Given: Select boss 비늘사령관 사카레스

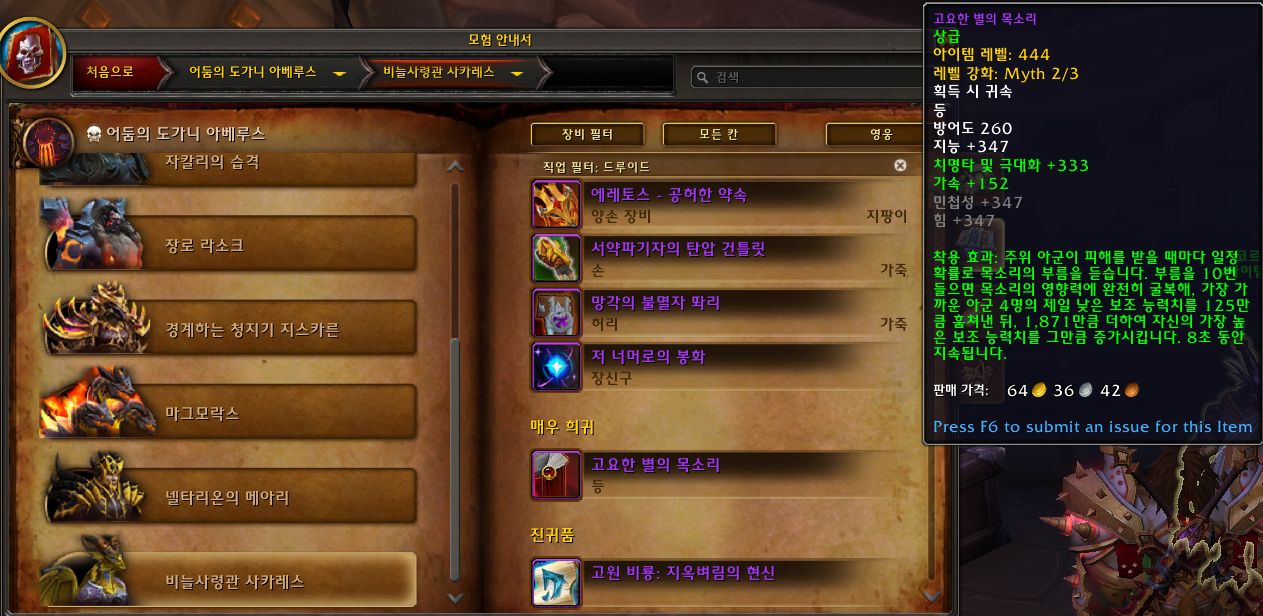Looking at the screenshot, I should (230, 580).
